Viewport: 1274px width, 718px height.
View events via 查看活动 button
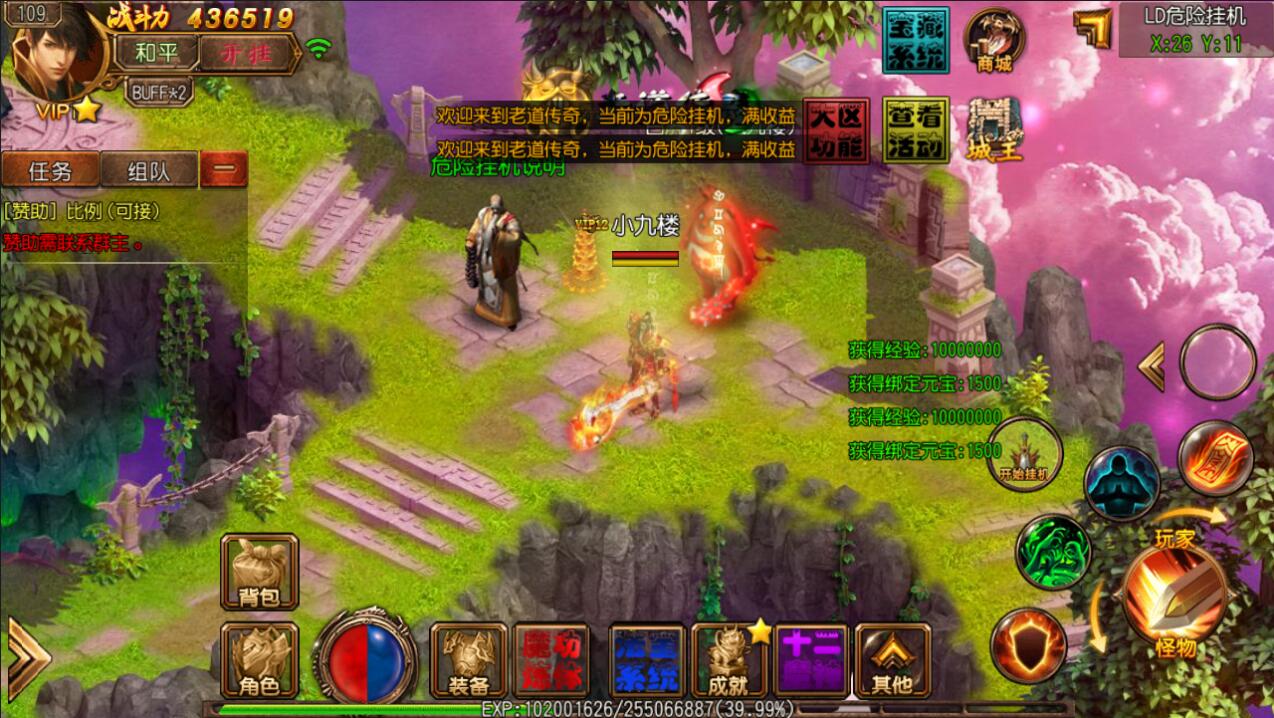[915, 130]
